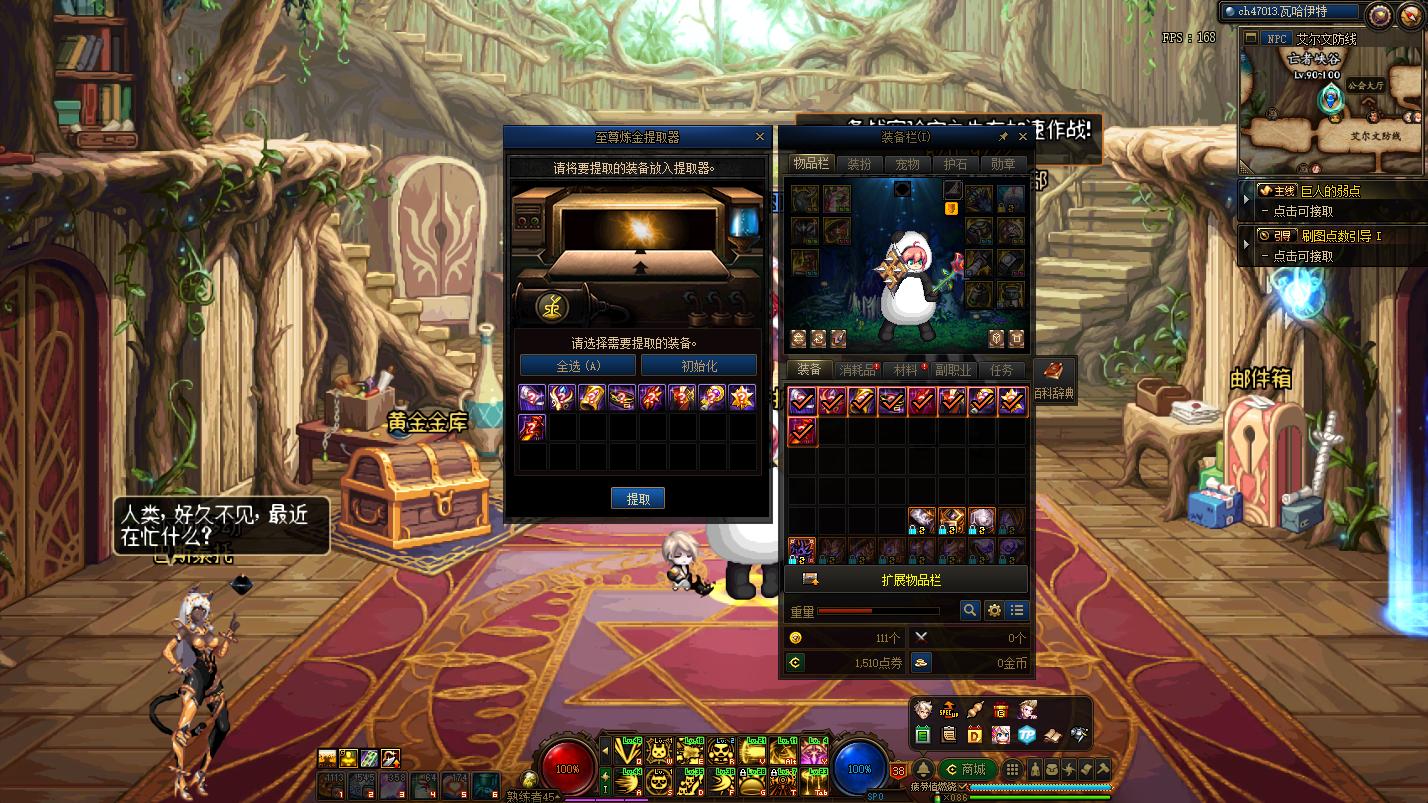Open the 商城 cash shop

966,769
